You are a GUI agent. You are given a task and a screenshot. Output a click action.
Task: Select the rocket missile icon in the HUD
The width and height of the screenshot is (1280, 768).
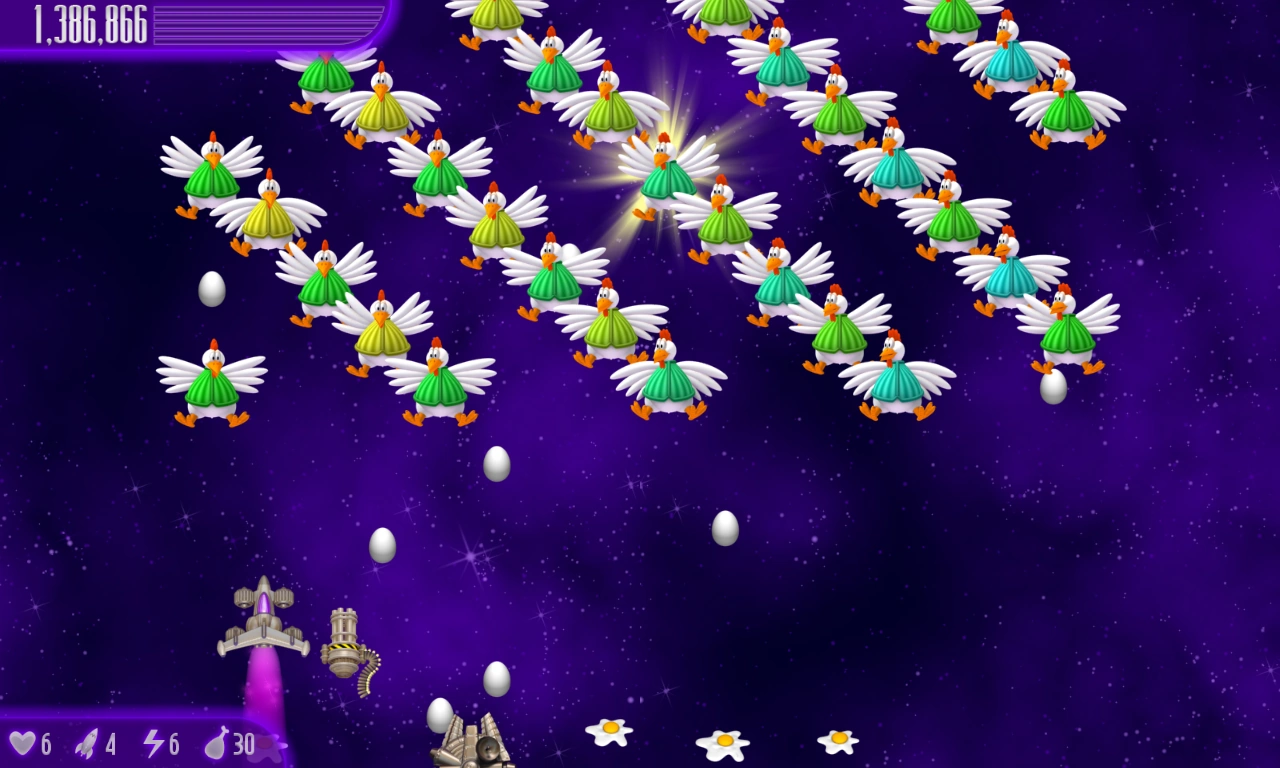pos(88,744)
